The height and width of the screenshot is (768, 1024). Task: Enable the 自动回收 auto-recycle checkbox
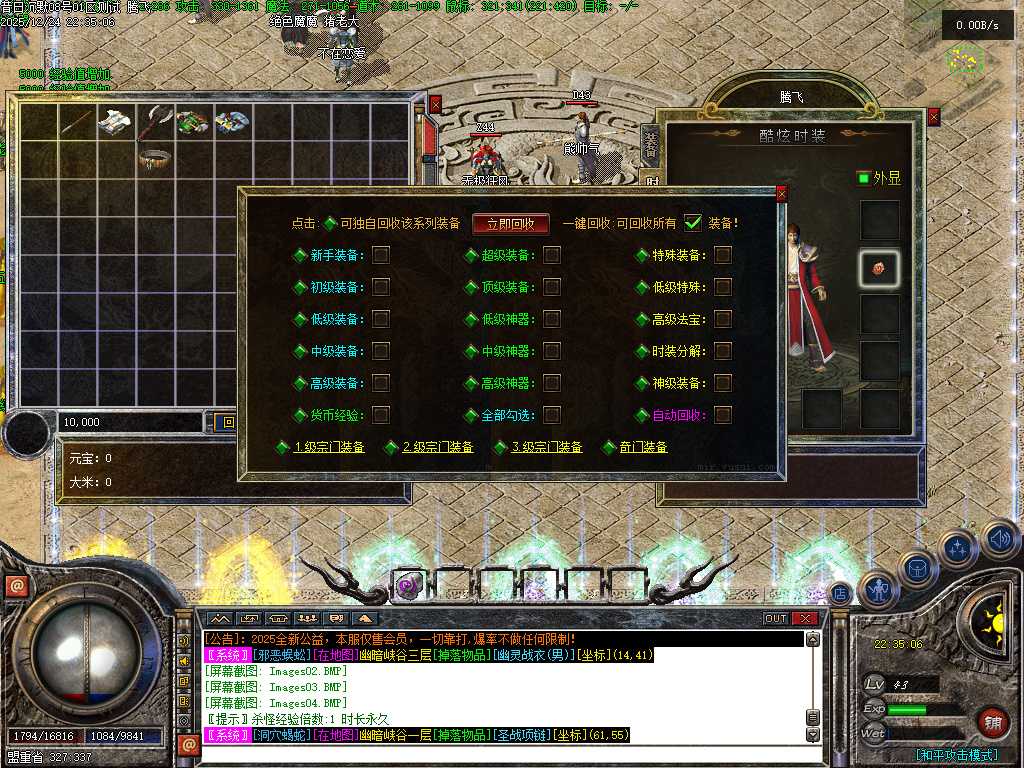[723, 414]
